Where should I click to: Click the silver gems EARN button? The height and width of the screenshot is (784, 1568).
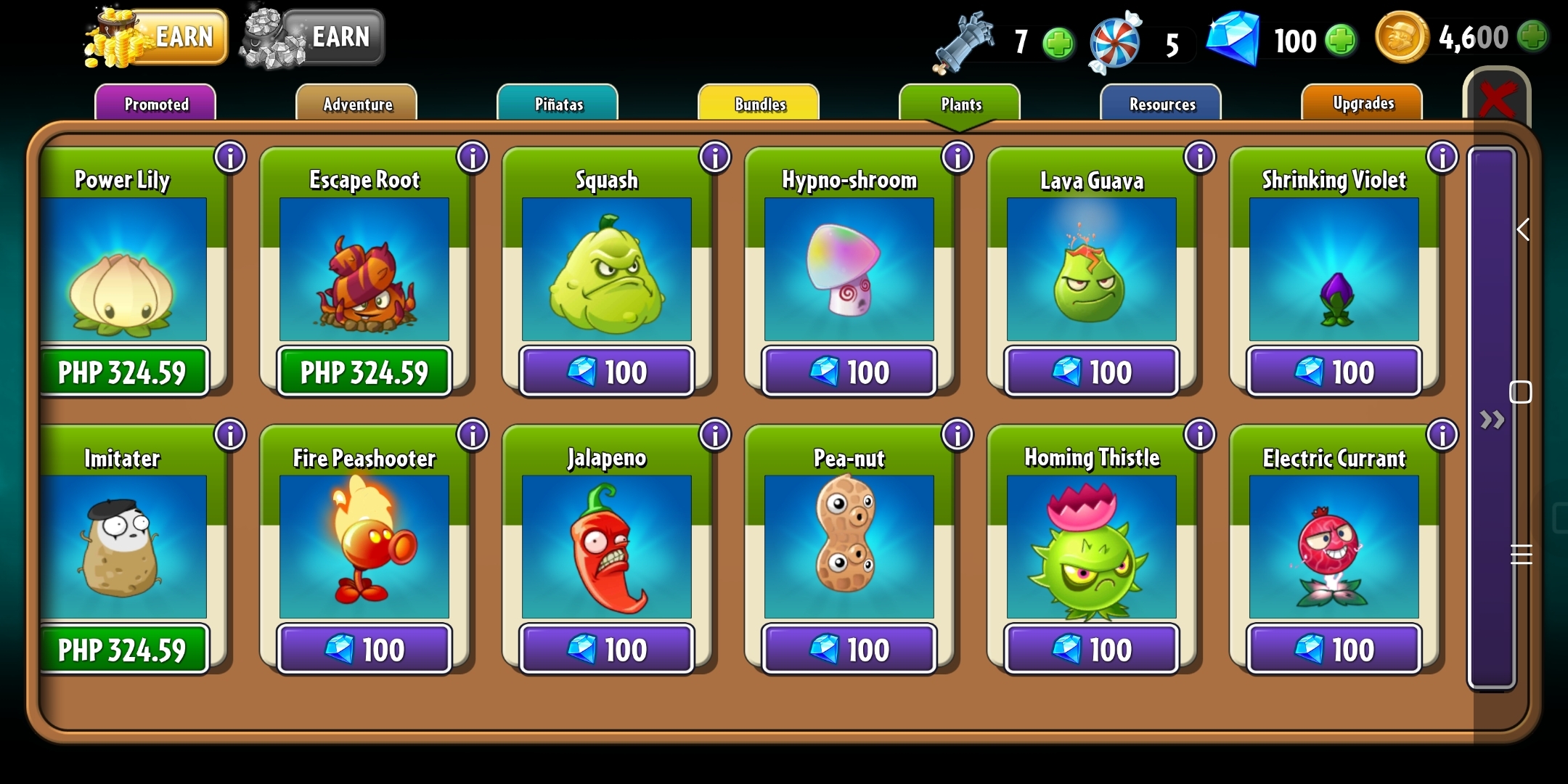coord(315,37)
